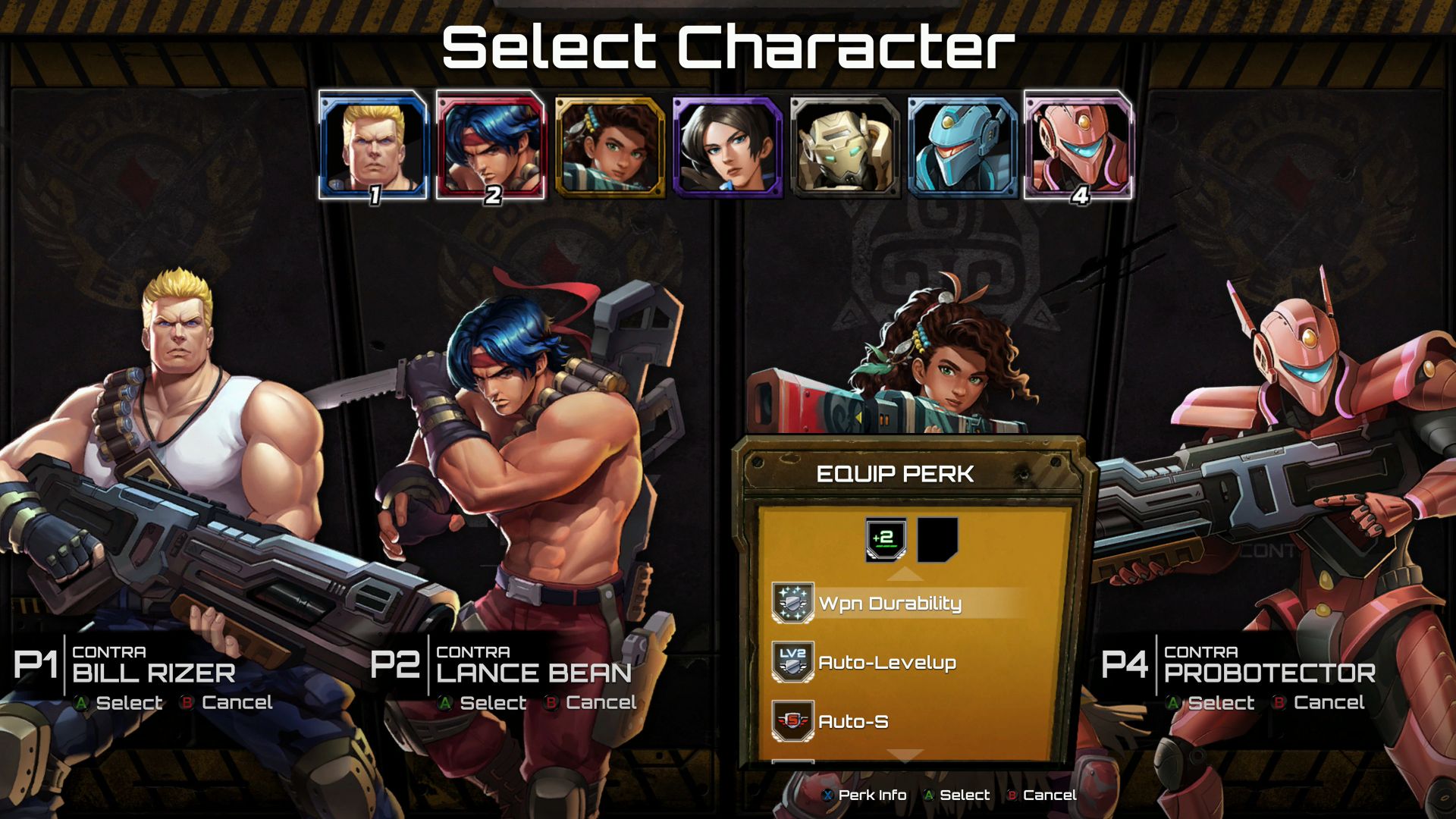Viewport: 1456px width, 819px height.
Task: Choose the Auto-Levelup perk
Action: tap(886, 663)
